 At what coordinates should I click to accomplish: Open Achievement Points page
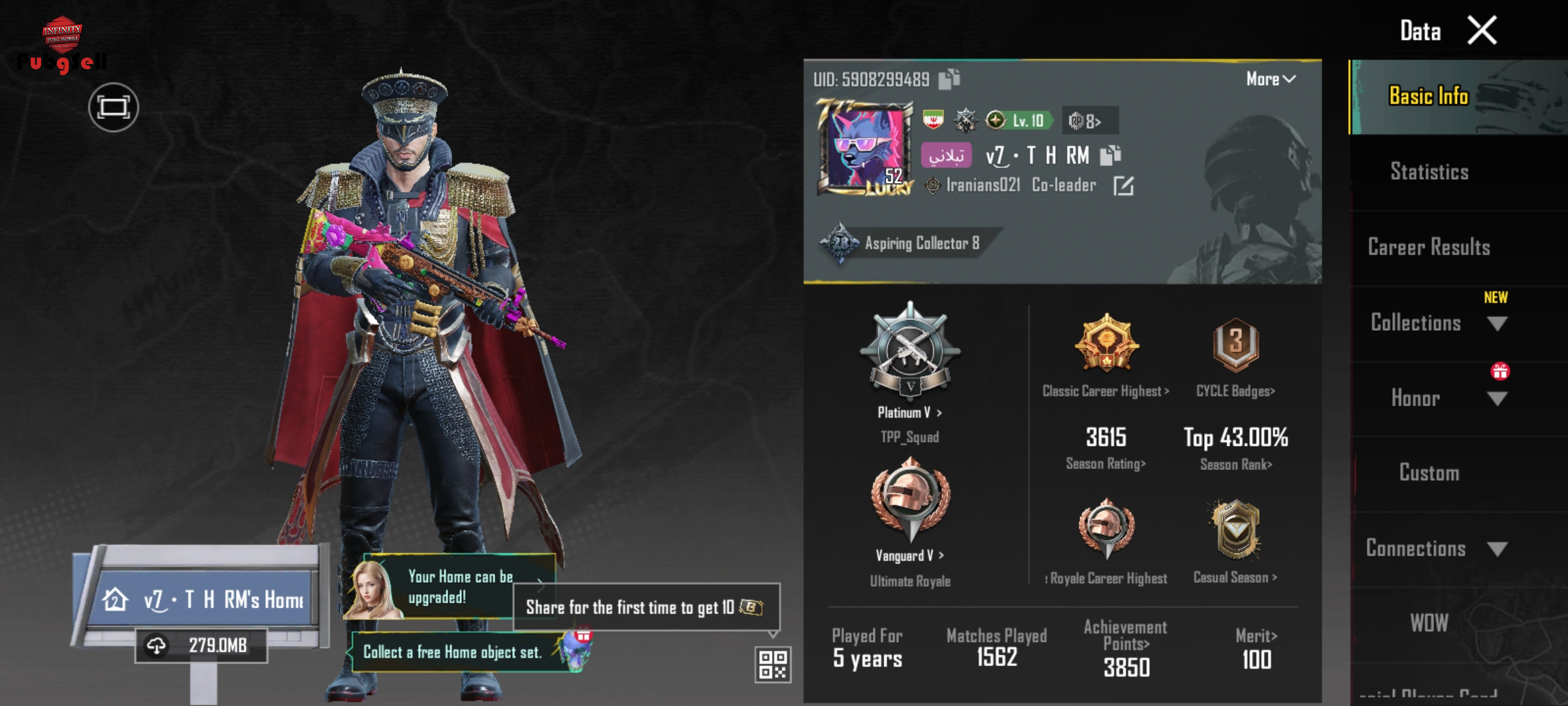pos(1126,644)
